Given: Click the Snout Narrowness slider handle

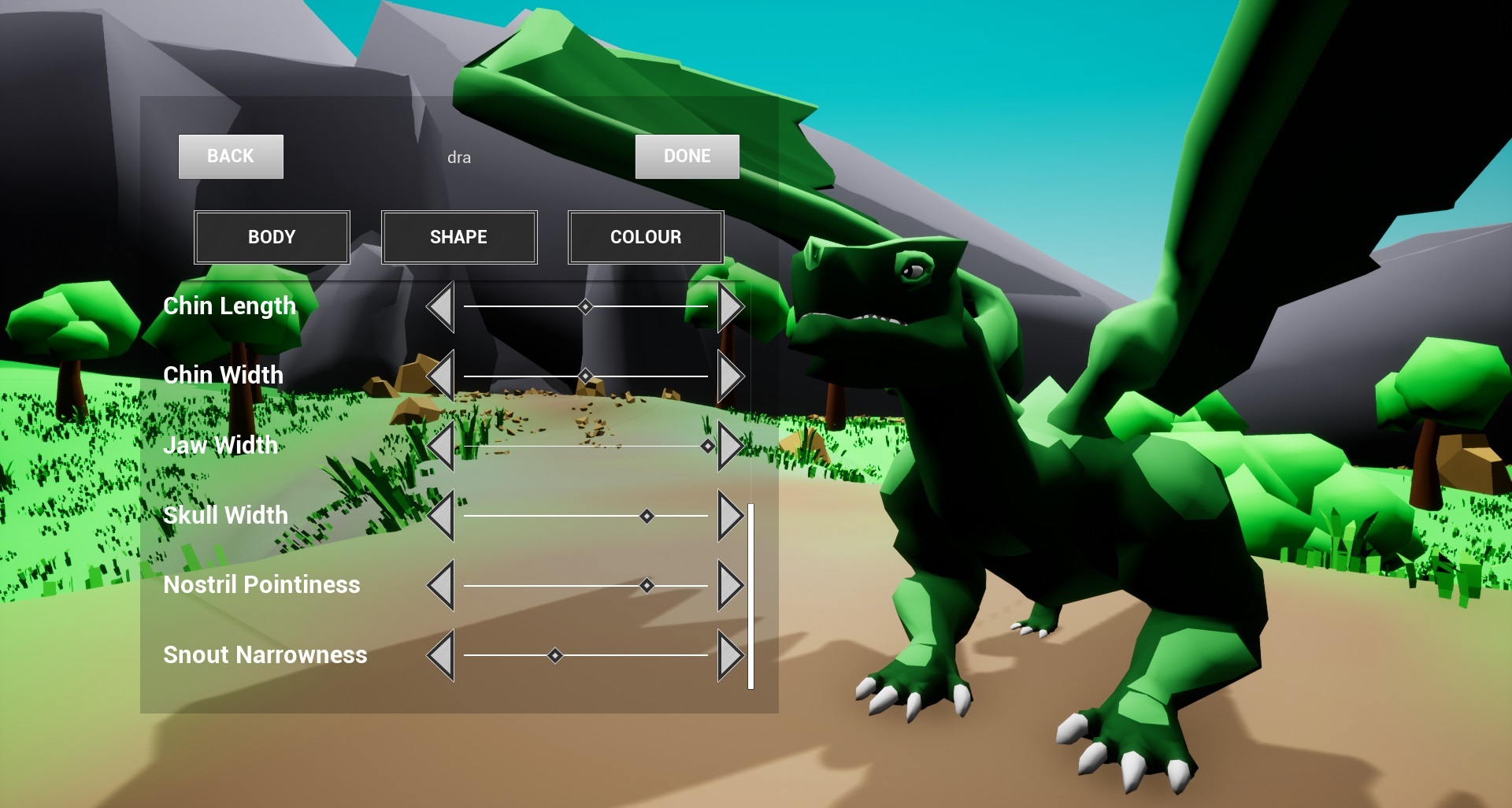Looking at the screenshot, I should (555, 656).
